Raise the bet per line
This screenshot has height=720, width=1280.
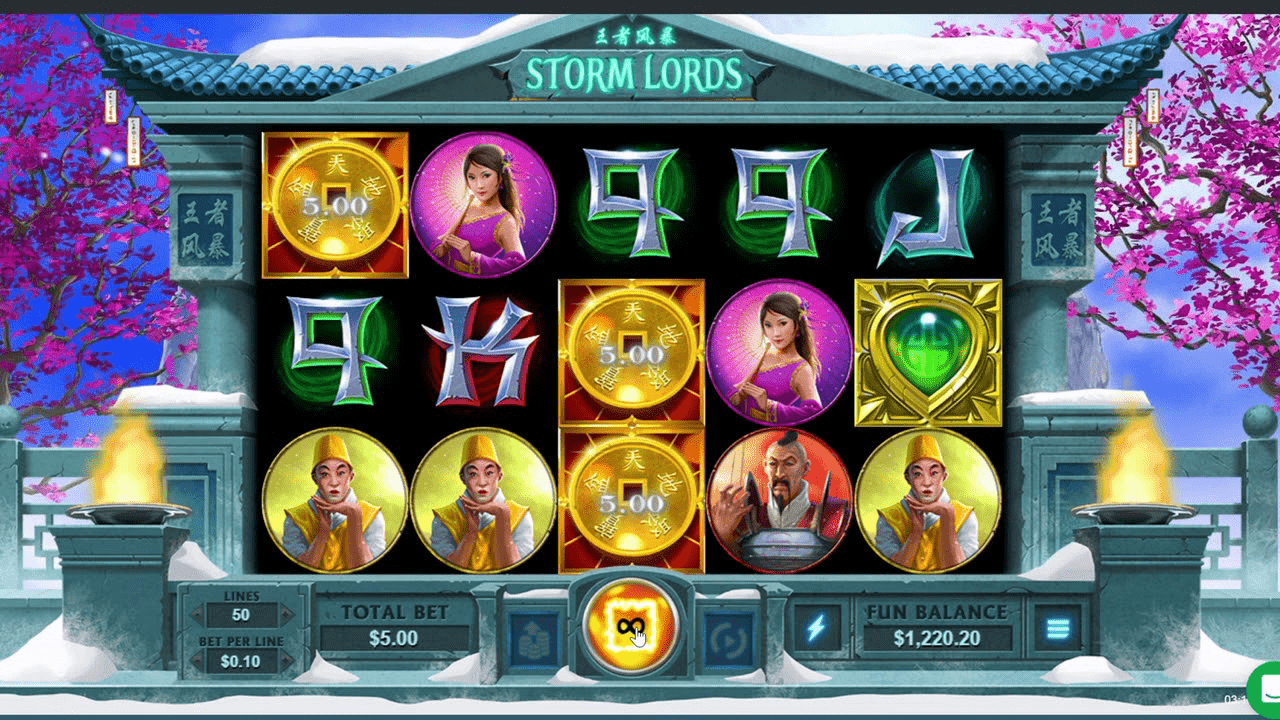tap(286, 660)
